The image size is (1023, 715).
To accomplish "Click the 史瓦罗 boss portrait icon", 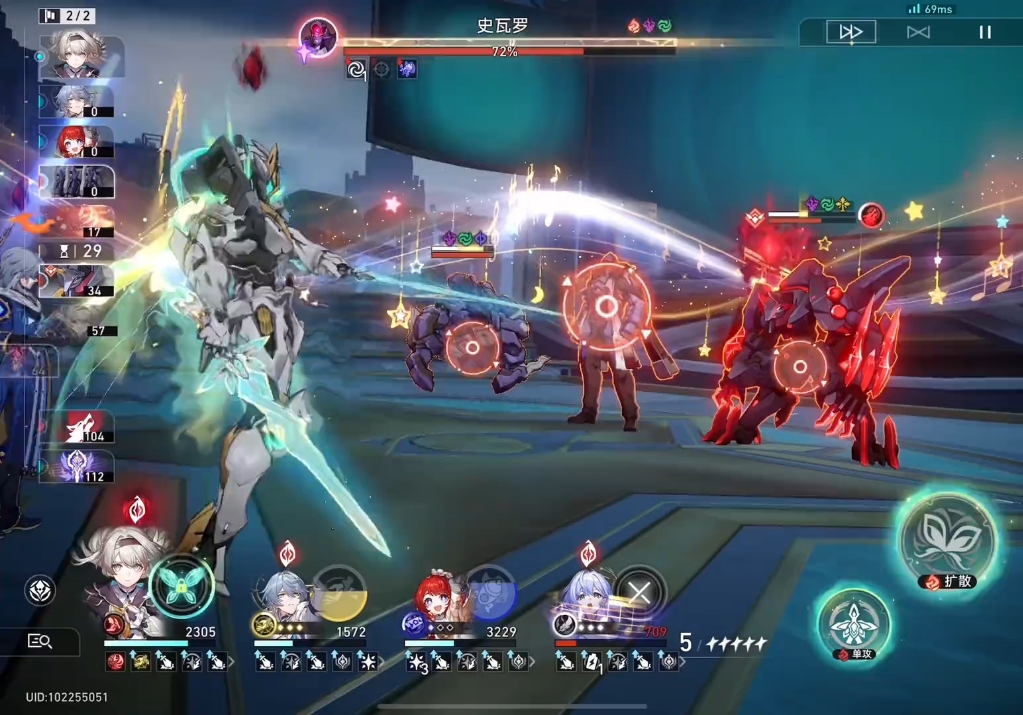I will pyautogui.click(x=319, y=38).
